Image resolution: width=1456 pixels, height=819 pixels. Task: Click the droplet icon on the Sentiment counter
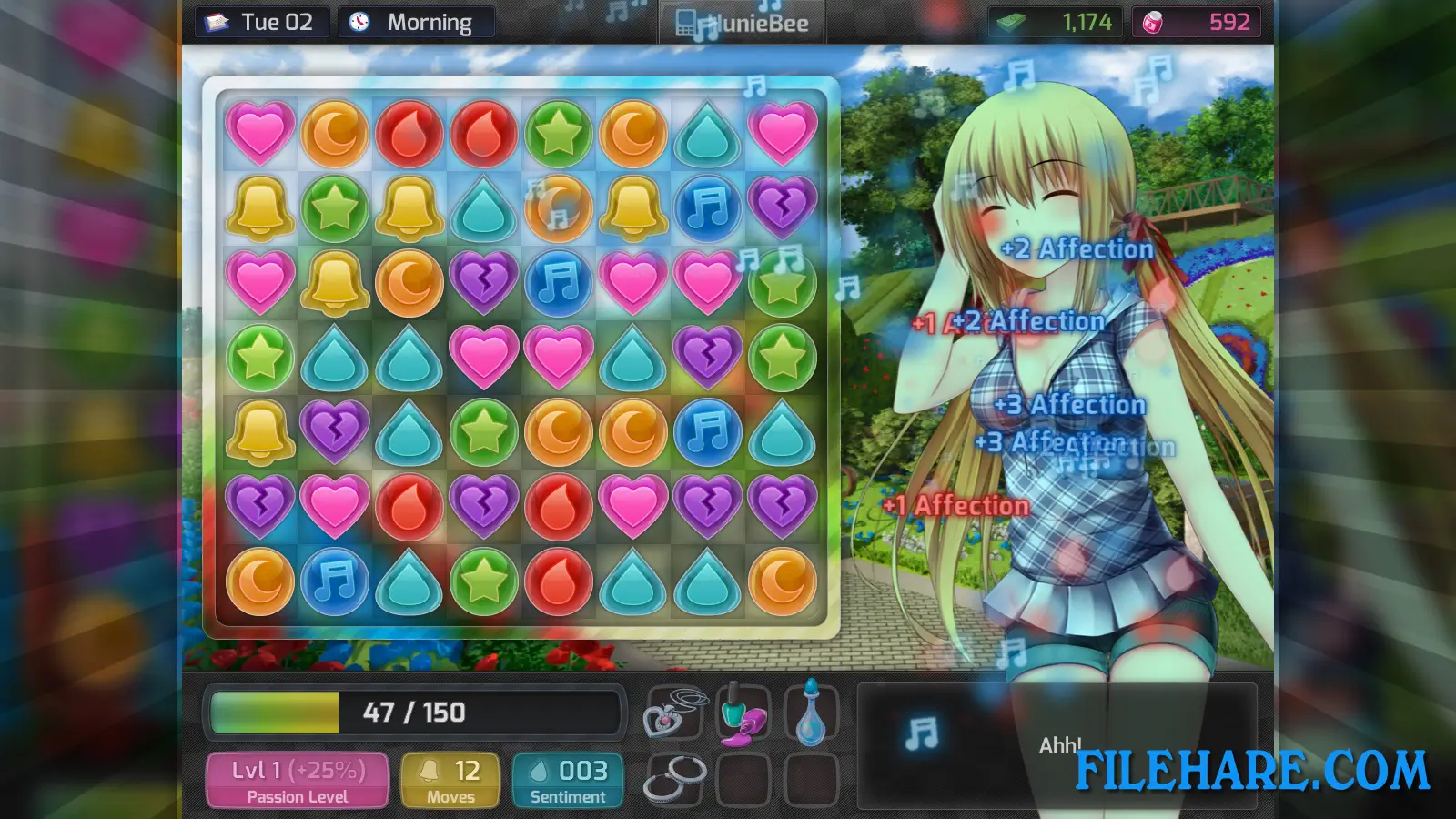click(x=541, y=770)
